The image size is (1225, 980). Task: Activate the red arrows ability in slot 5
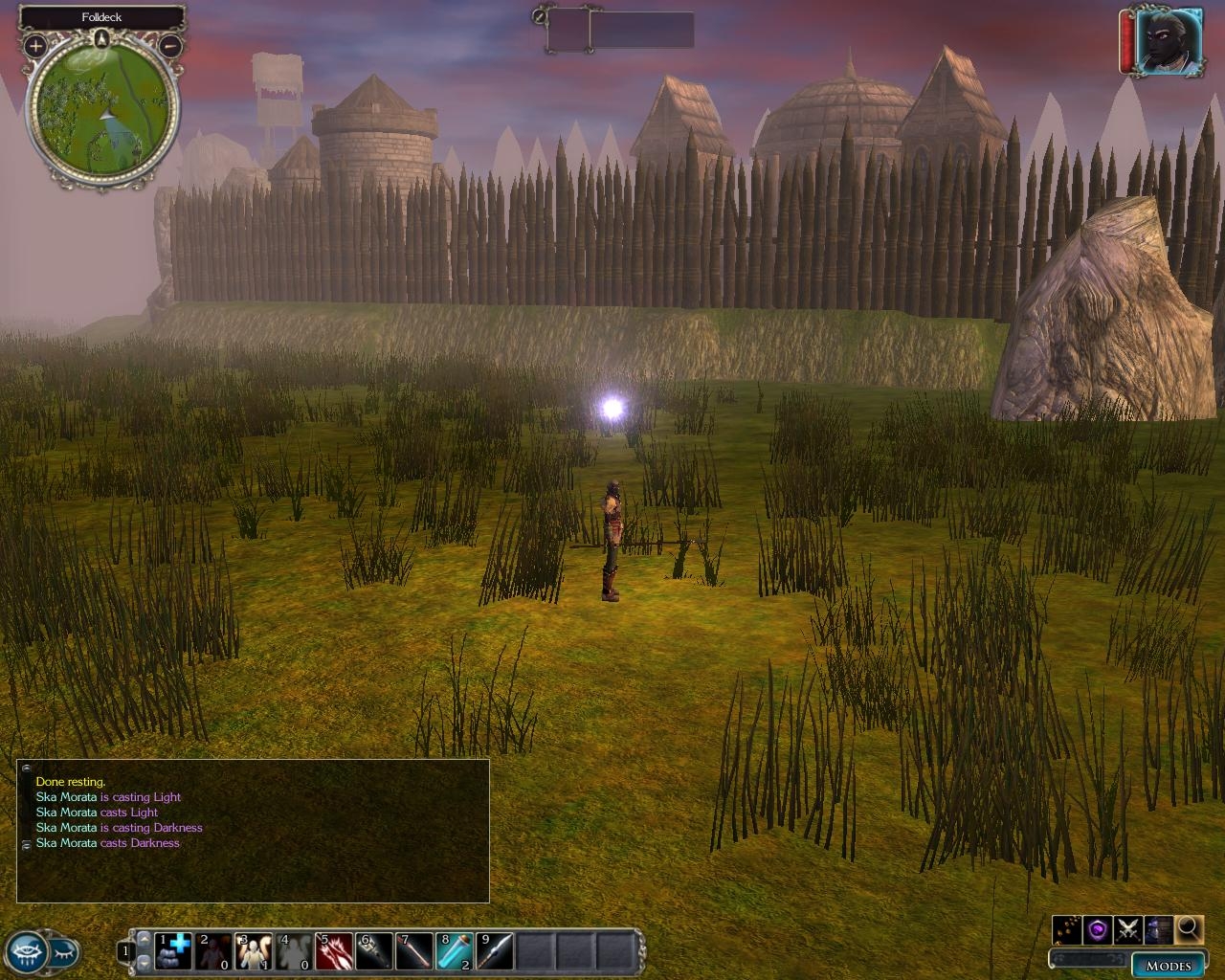(335, 951)
